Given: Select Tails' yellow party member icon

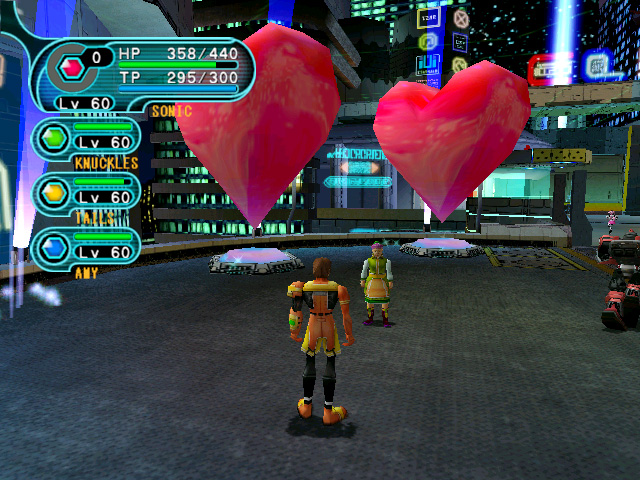Looking at the screenshot, I should pyautogui.click(x=54, y=191).
